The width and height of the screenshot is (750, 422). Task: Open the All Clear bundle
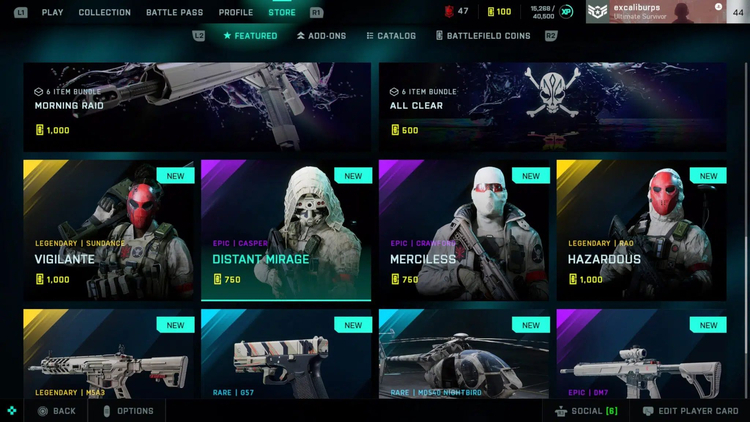click(x=552, y=107)
